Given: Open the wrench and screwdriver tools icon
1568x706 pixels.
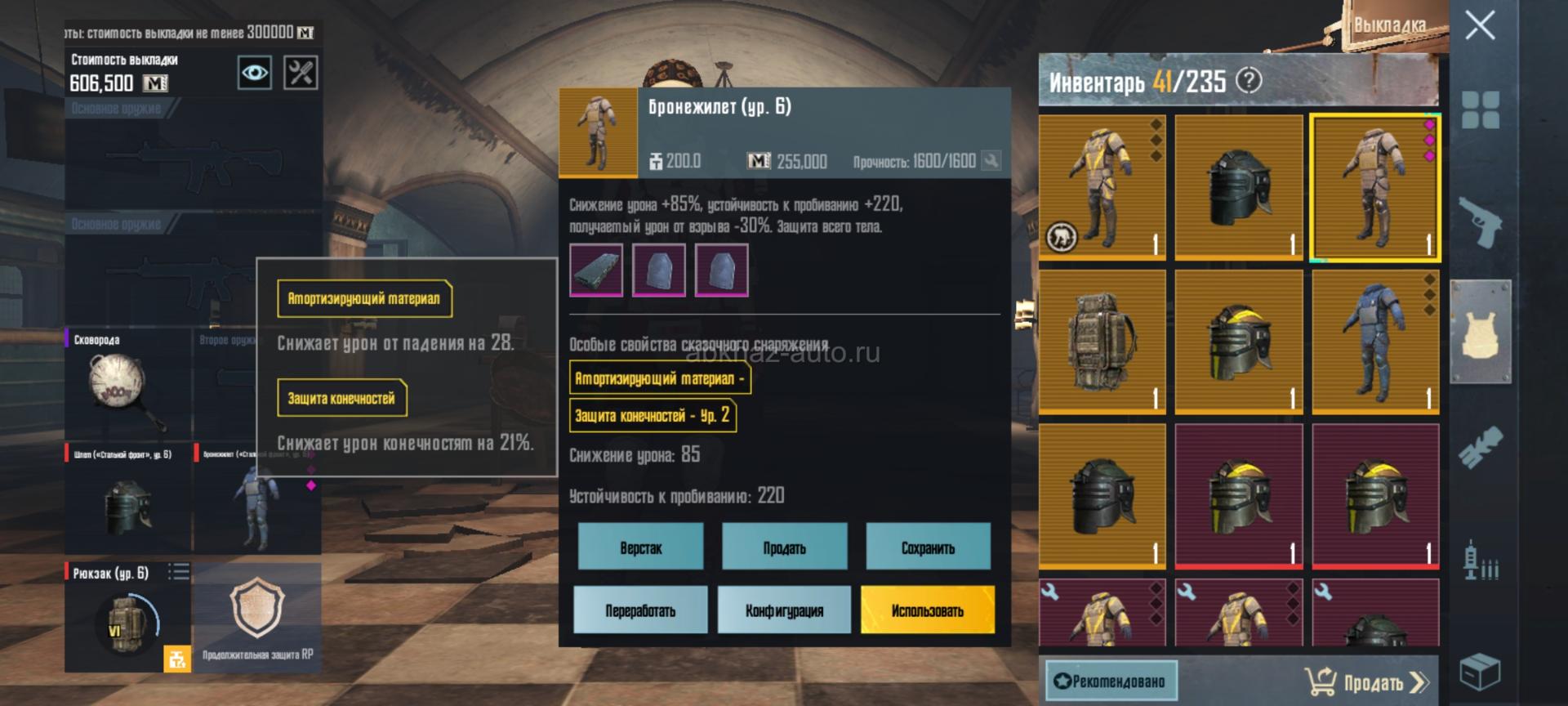Looking at the screenshot, I should [300, 73].
